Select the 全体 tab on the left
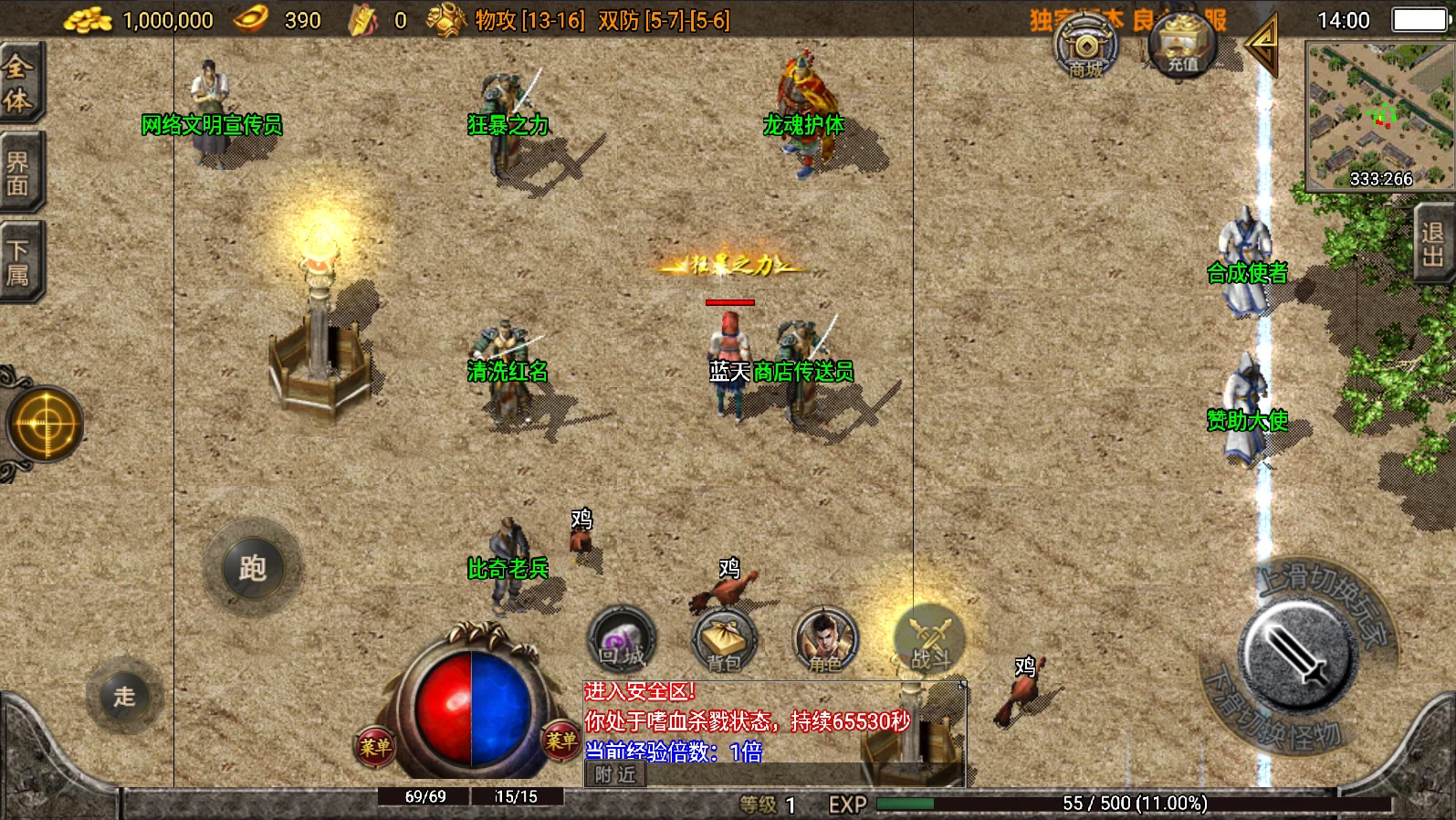Viewport: 1456px width, 820px height. [18, 83]
